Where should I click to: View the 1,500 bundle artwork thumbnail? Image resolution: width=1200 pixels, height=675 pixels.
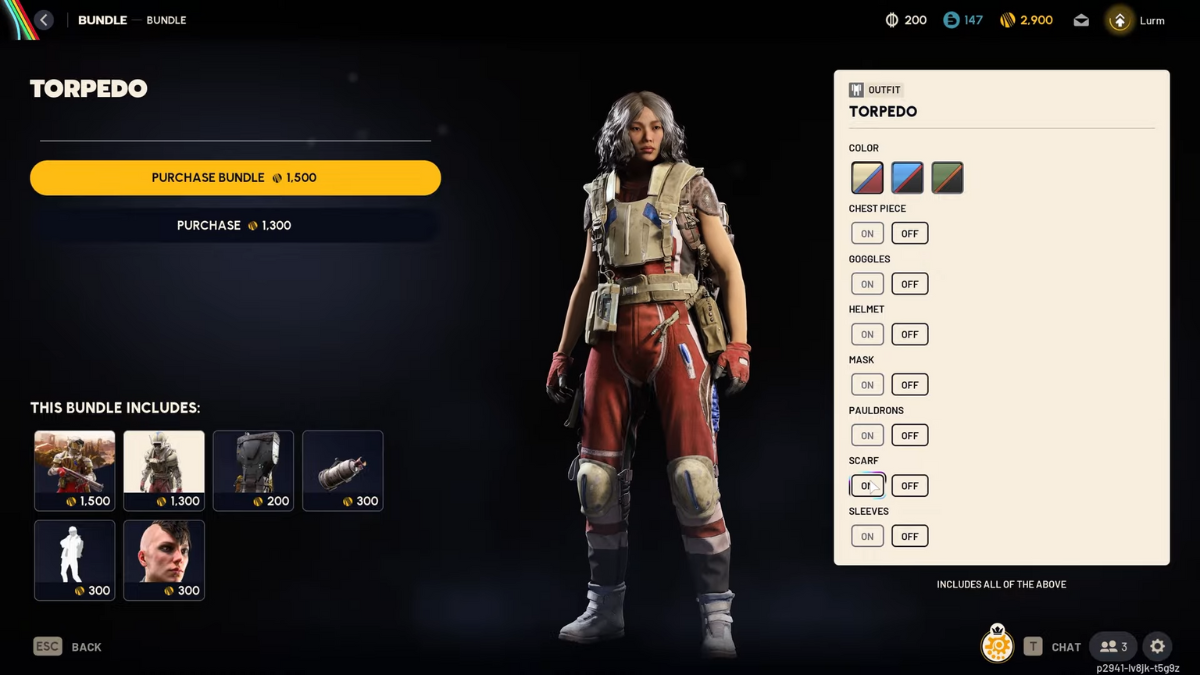(x=75, y=470)
